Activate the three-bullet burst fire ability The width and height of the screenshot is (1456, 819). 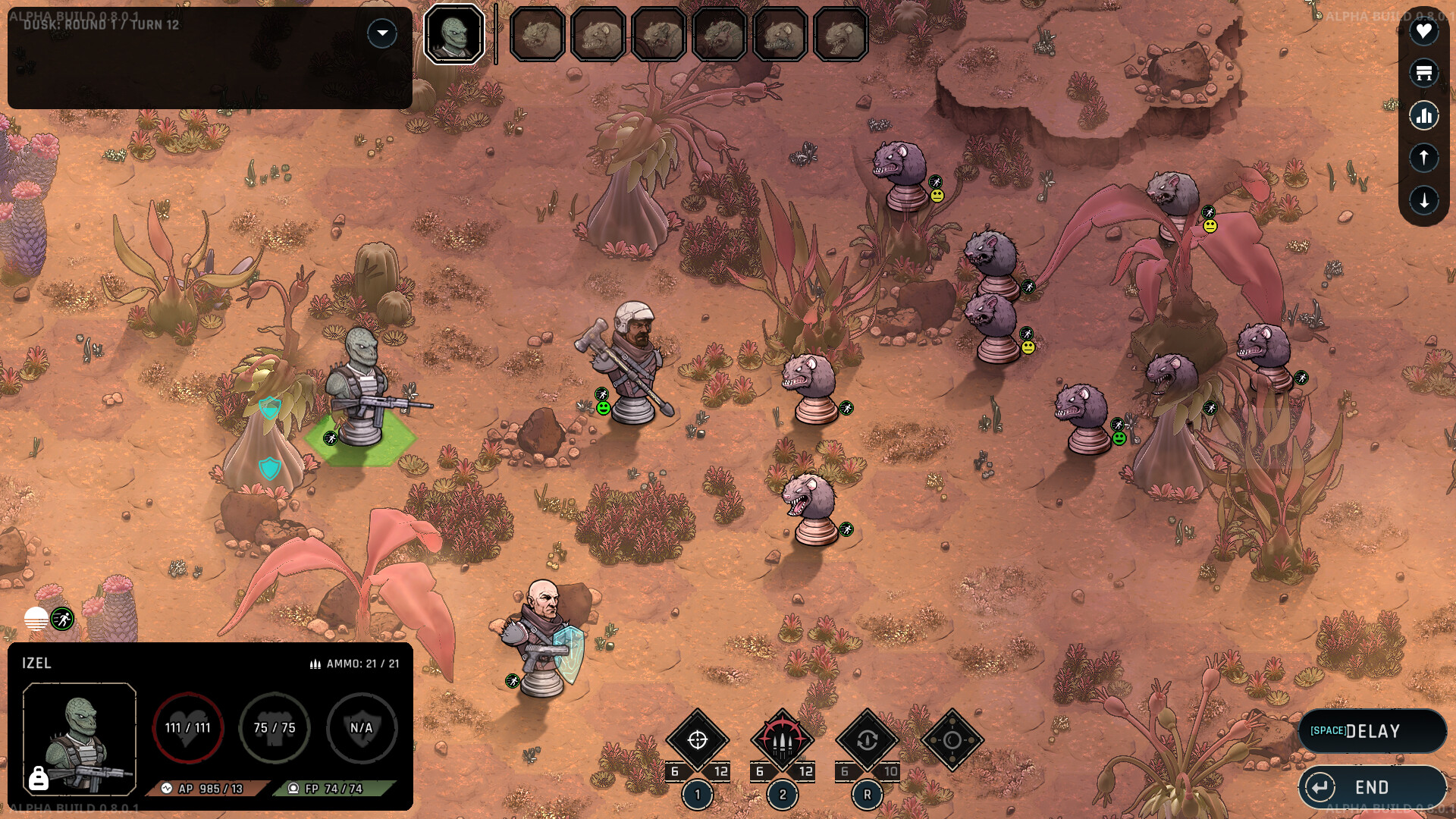(x=783, y=740)
